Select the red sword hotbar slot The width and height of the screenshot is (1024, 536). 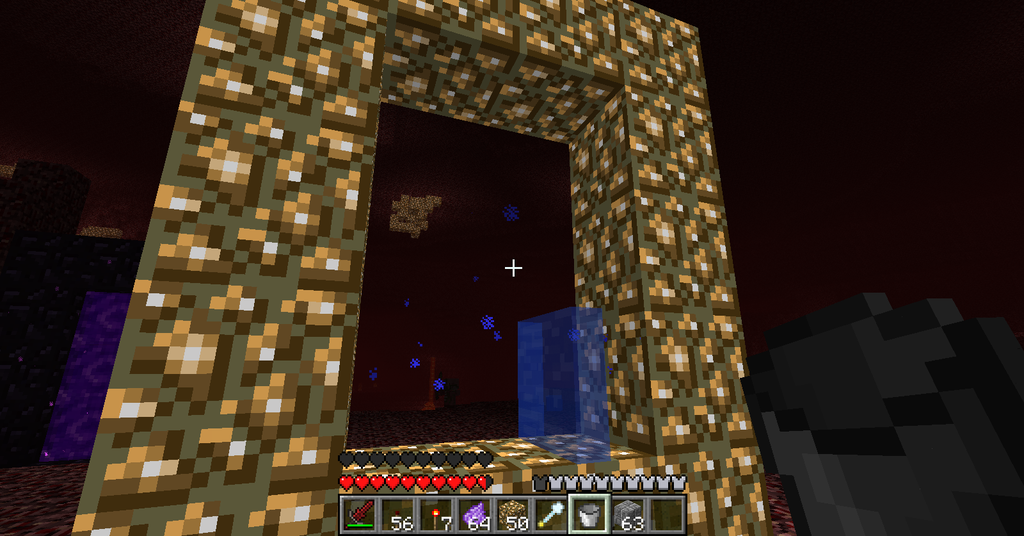pyautogui.click(x=358, y=514)
